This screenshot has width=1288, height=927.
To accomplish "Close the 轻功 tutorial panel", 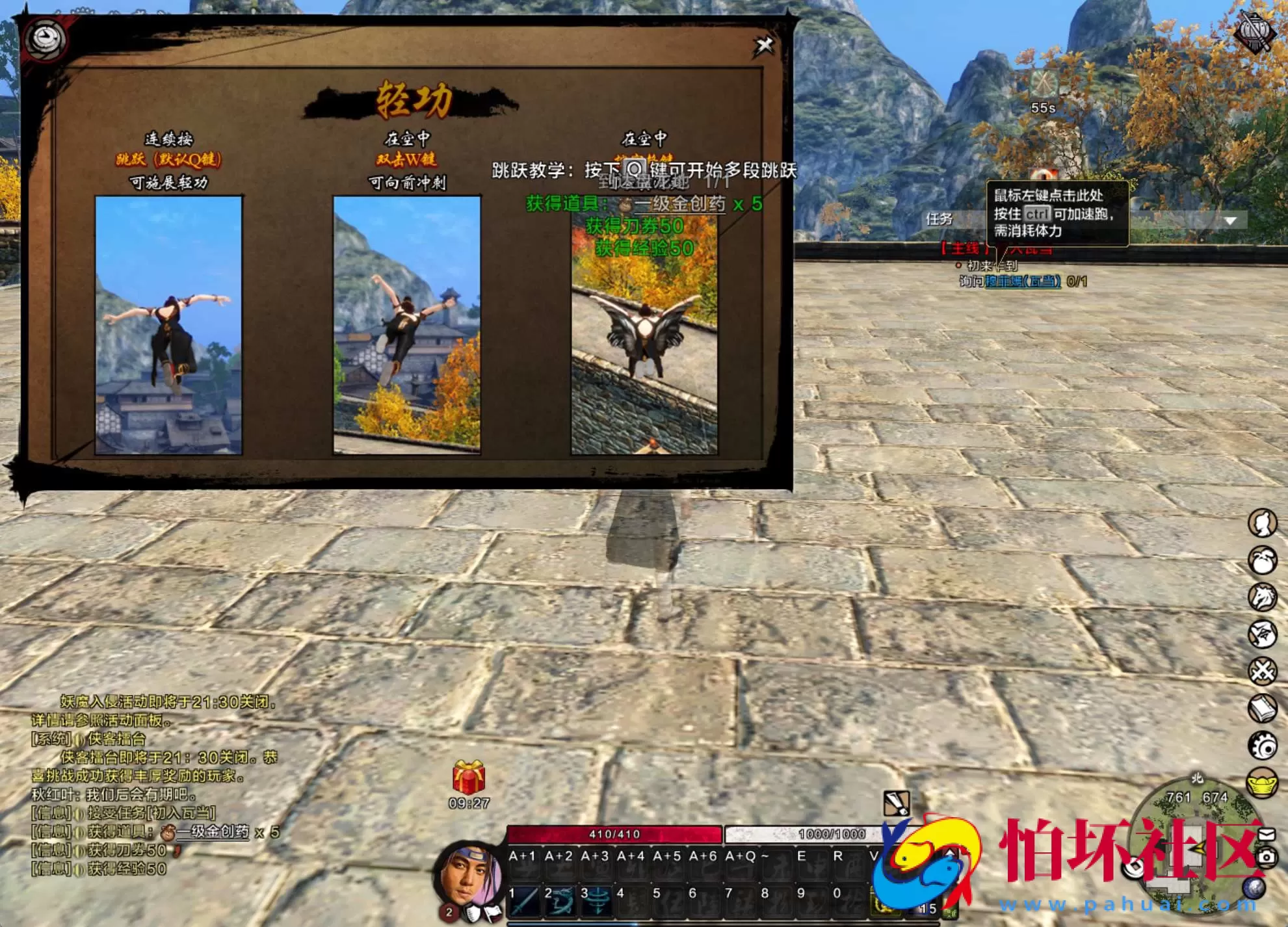I will point(765,46).
